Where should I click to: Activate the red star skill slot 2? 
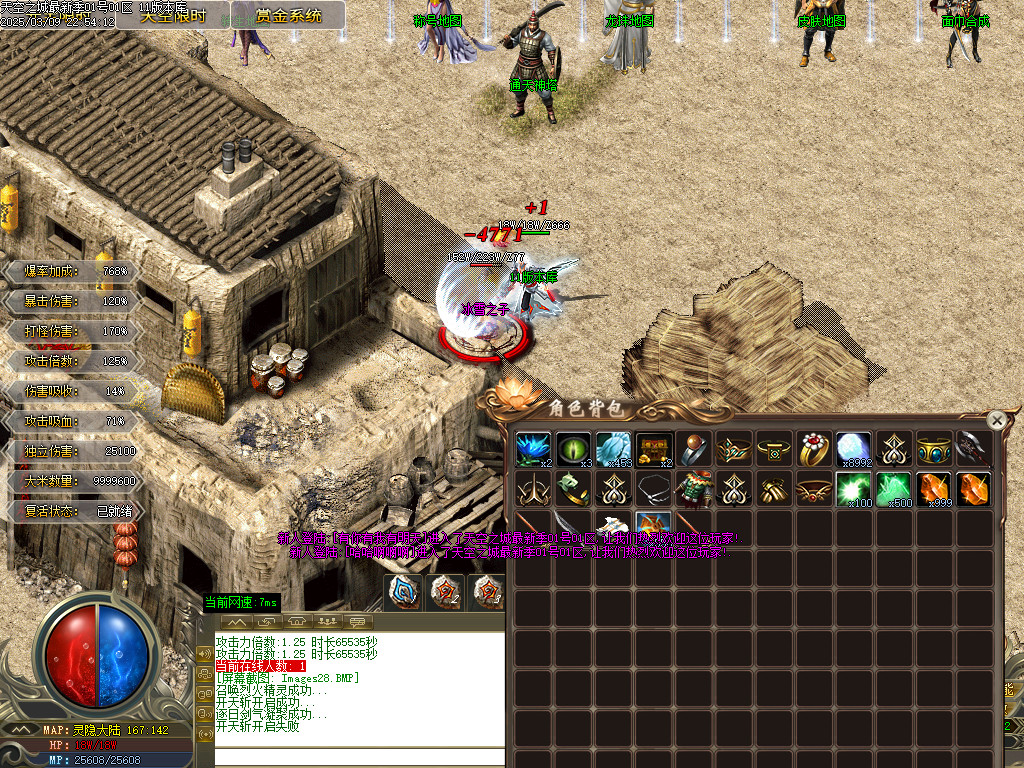pos(445,592)
